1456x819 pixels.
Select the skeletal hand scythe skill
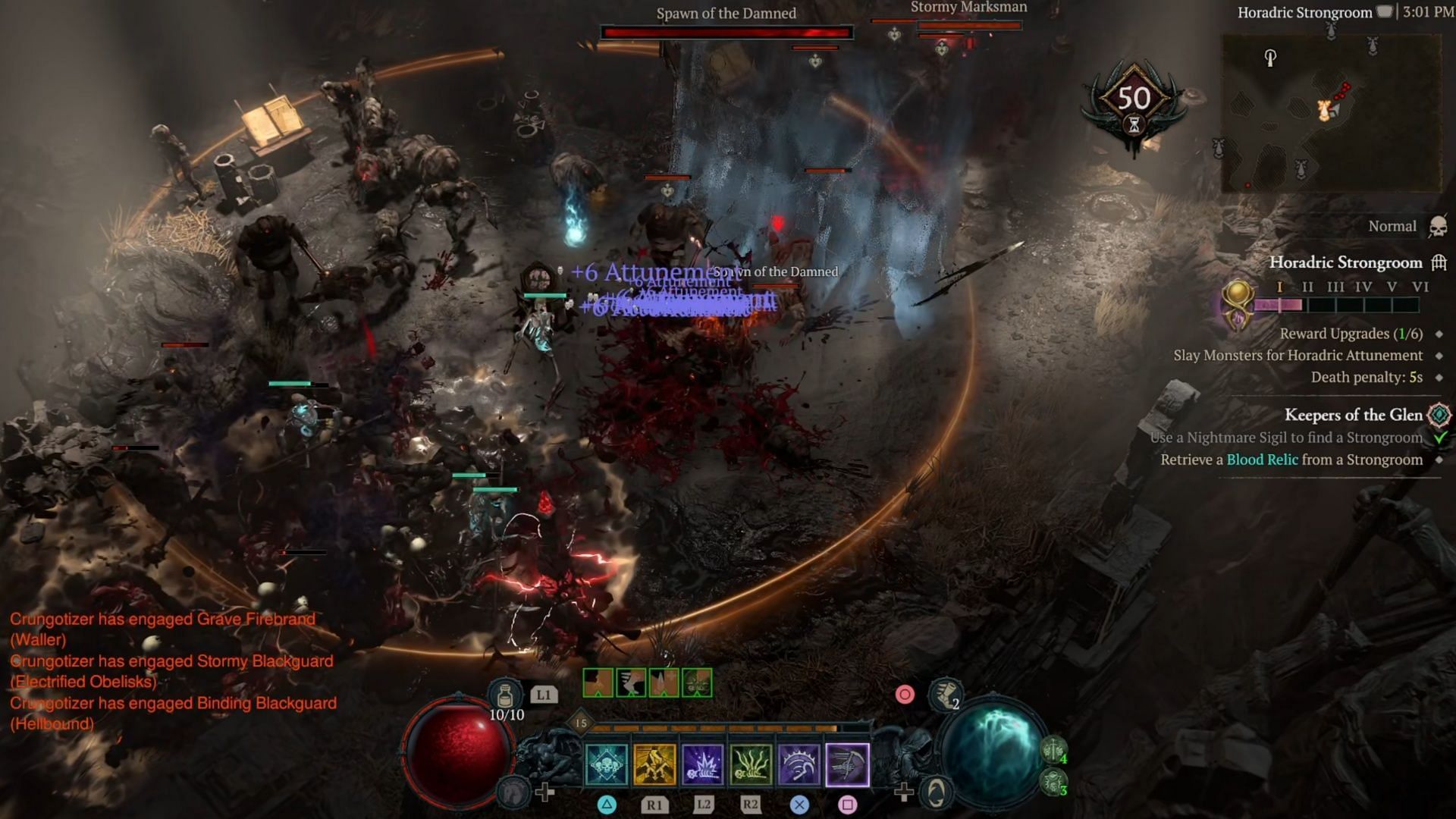click(x=847, y=764)
